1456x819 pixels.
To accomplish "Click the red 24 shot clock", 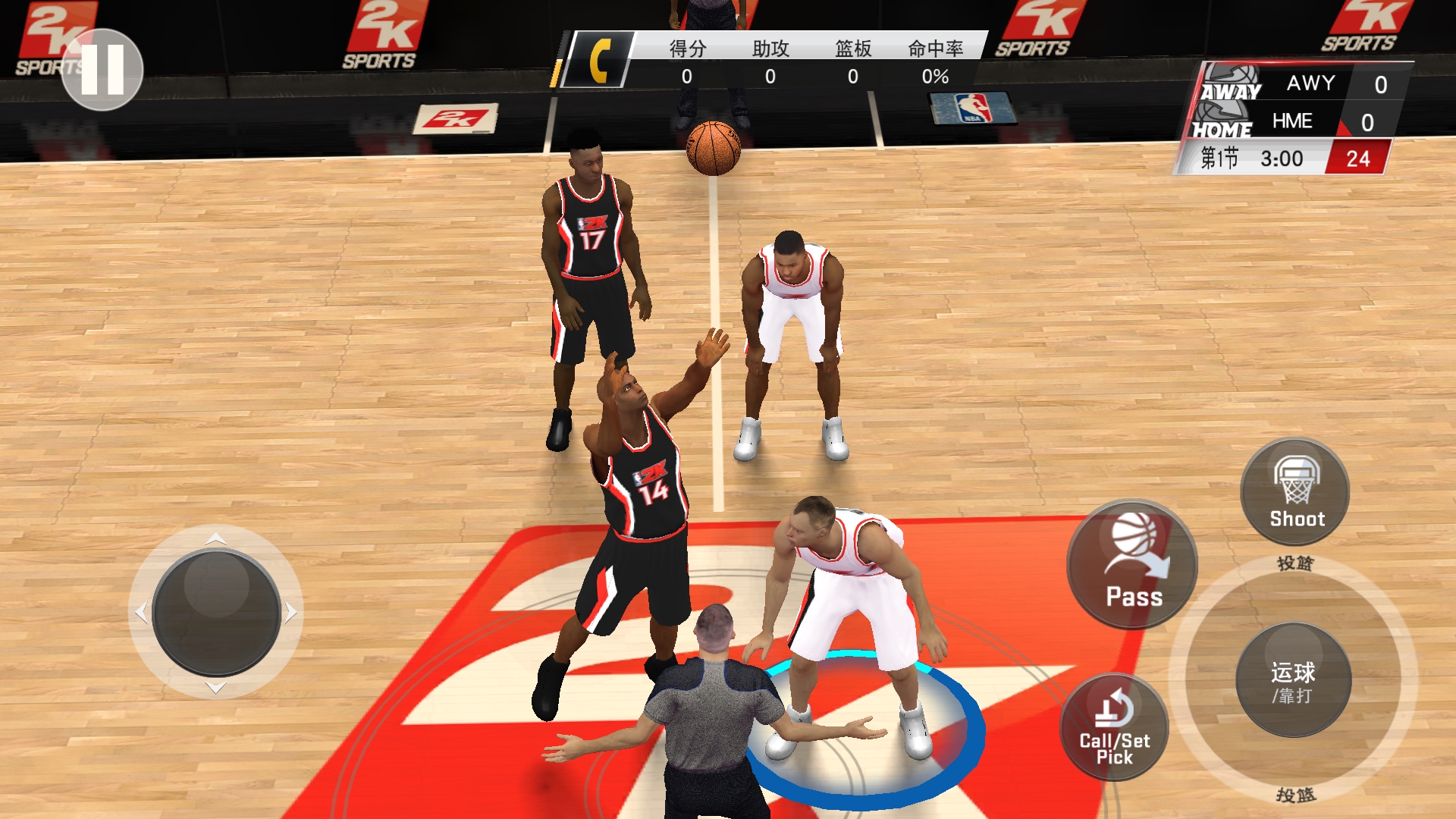I will point(1356,158).
